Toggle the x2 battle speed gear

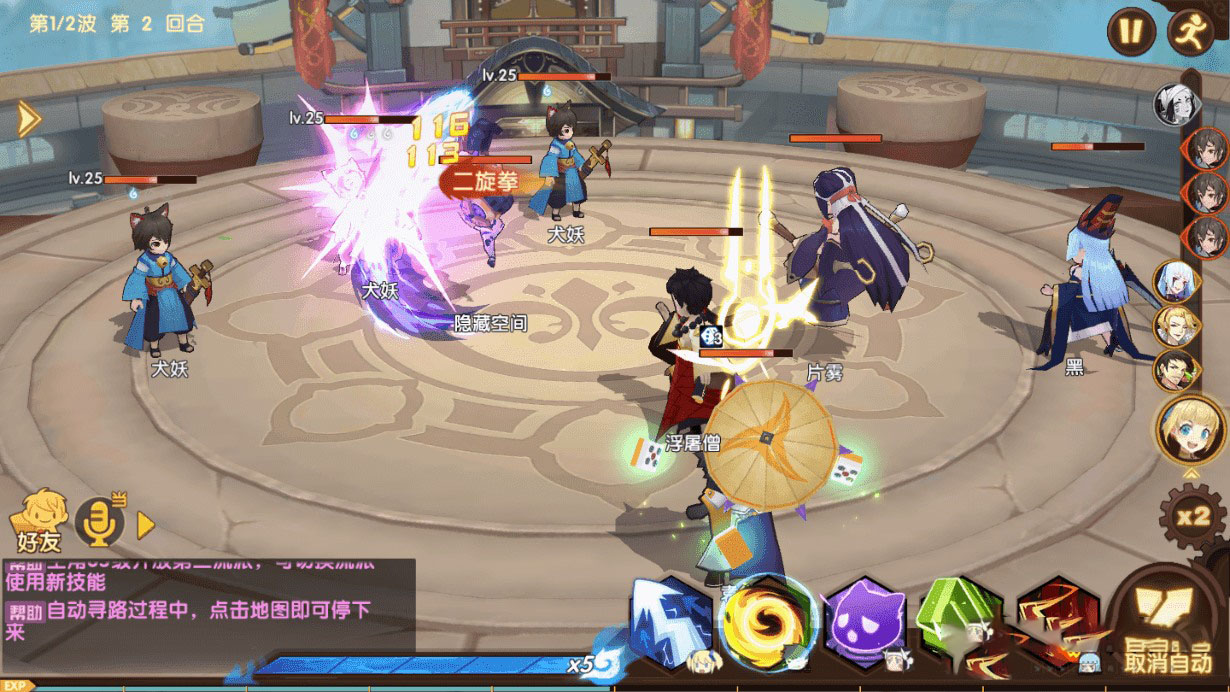coord(1192,516)
